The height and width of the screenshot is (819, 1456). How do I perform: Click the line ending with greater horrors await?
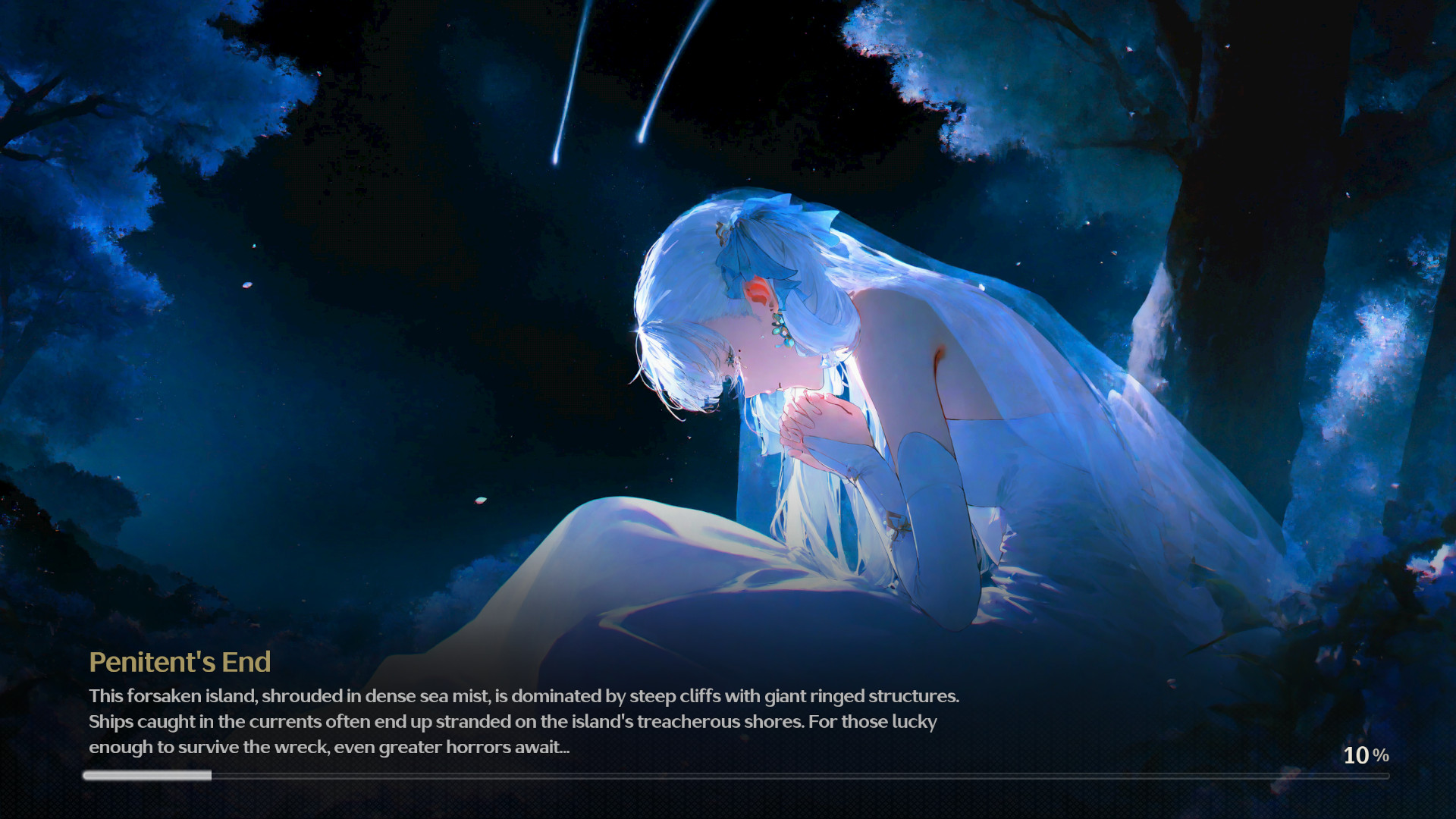point(328,746)
